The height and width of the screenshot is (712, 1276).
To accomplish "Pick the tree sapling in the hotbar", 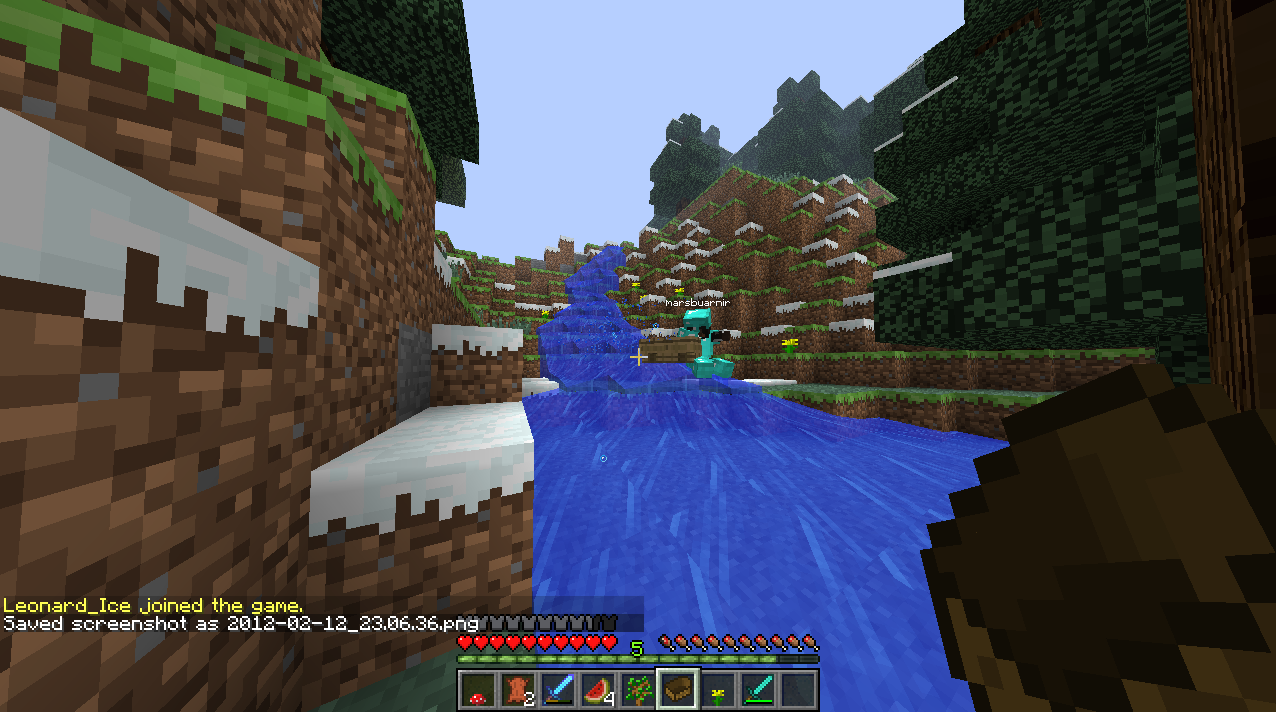I will pyautogui.click(x=637, y=690).
